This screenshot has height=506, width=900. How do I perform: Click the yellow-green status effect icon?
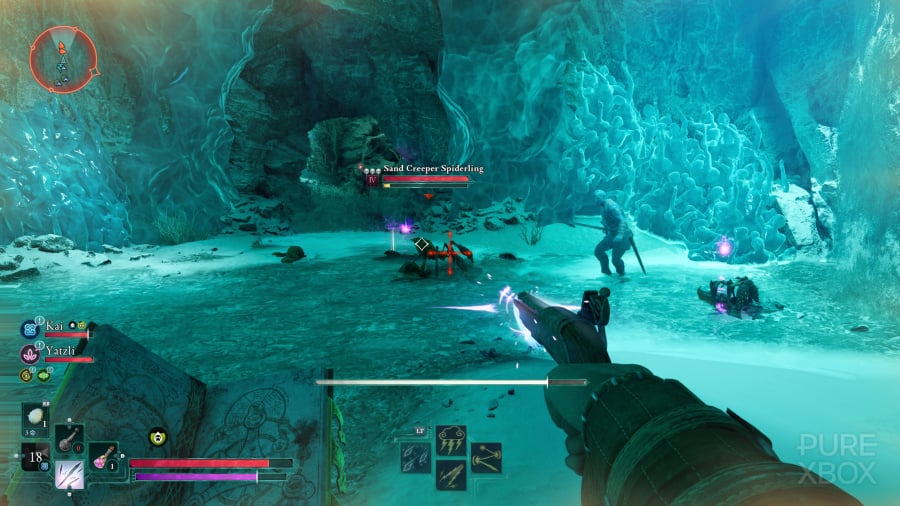[x=157, y=435]
